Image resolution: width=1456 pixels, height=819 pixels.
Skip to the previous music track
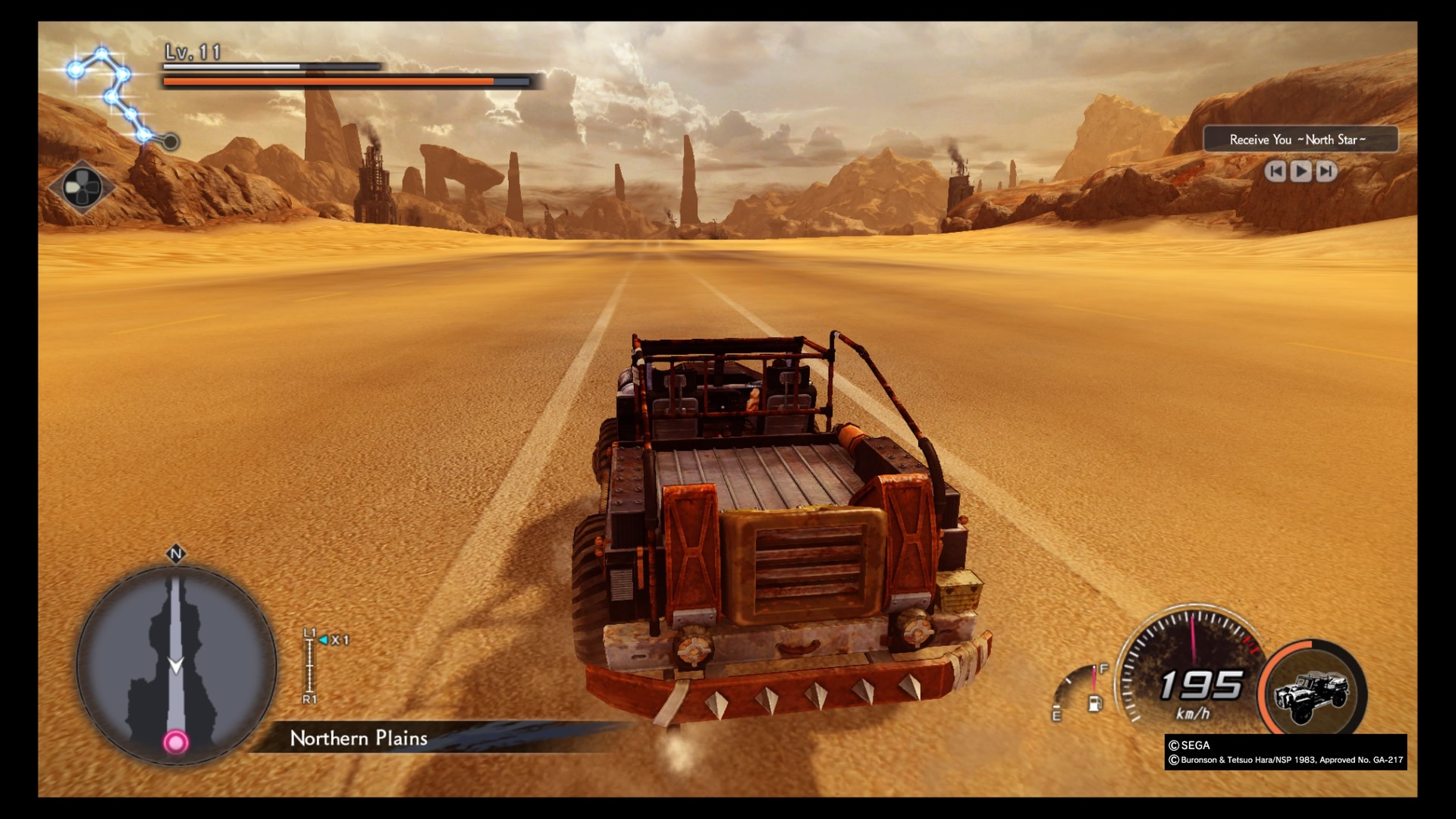(x=1276, y=171)
